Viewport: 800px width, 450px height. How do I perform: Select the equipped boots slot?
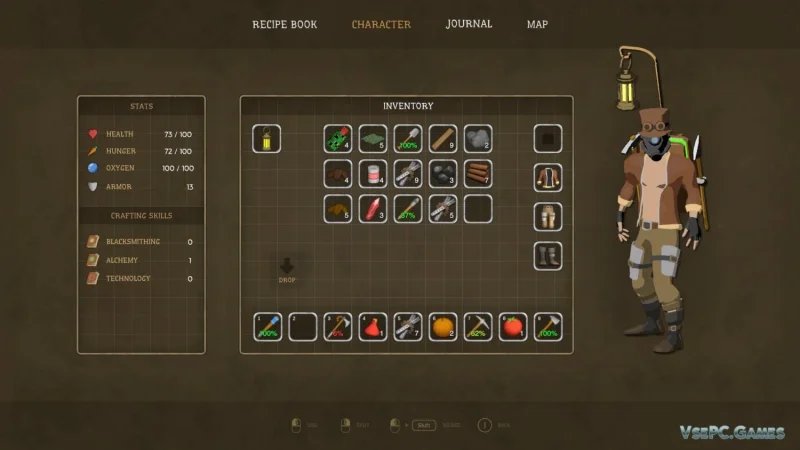coord(547,255)
